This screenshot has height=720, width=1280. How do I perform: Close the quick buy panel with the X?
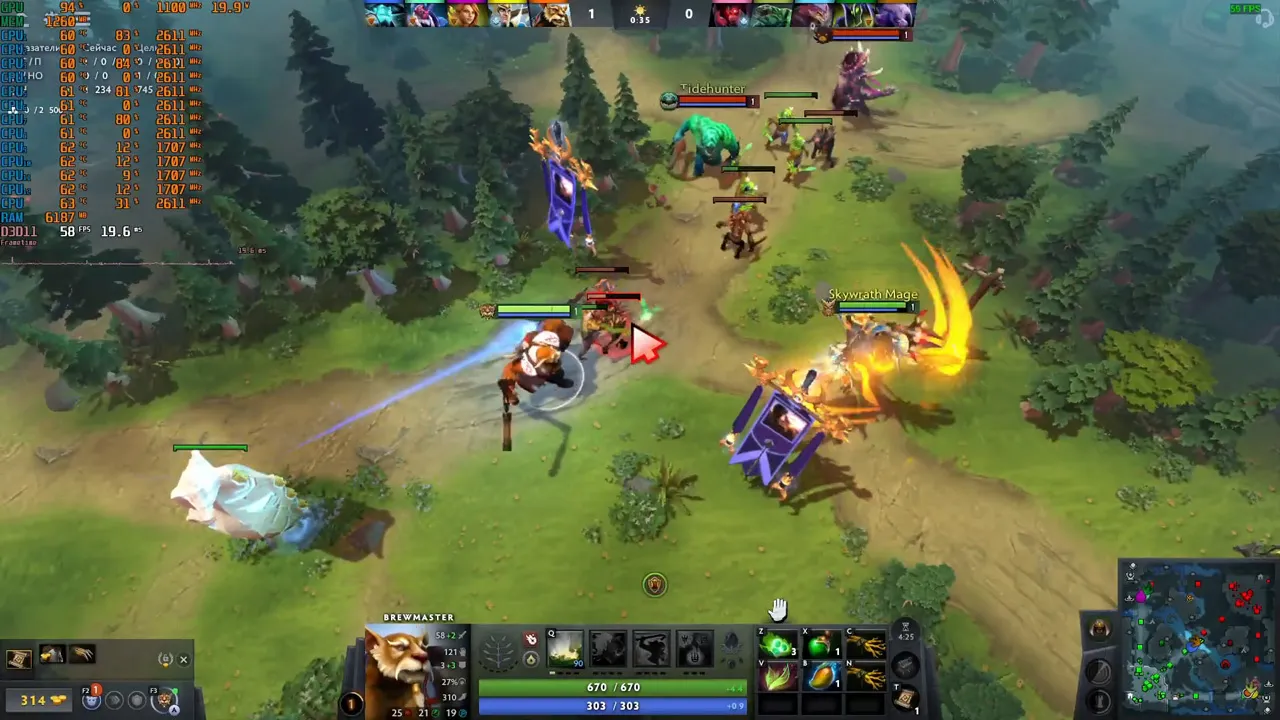pos(183,659)
